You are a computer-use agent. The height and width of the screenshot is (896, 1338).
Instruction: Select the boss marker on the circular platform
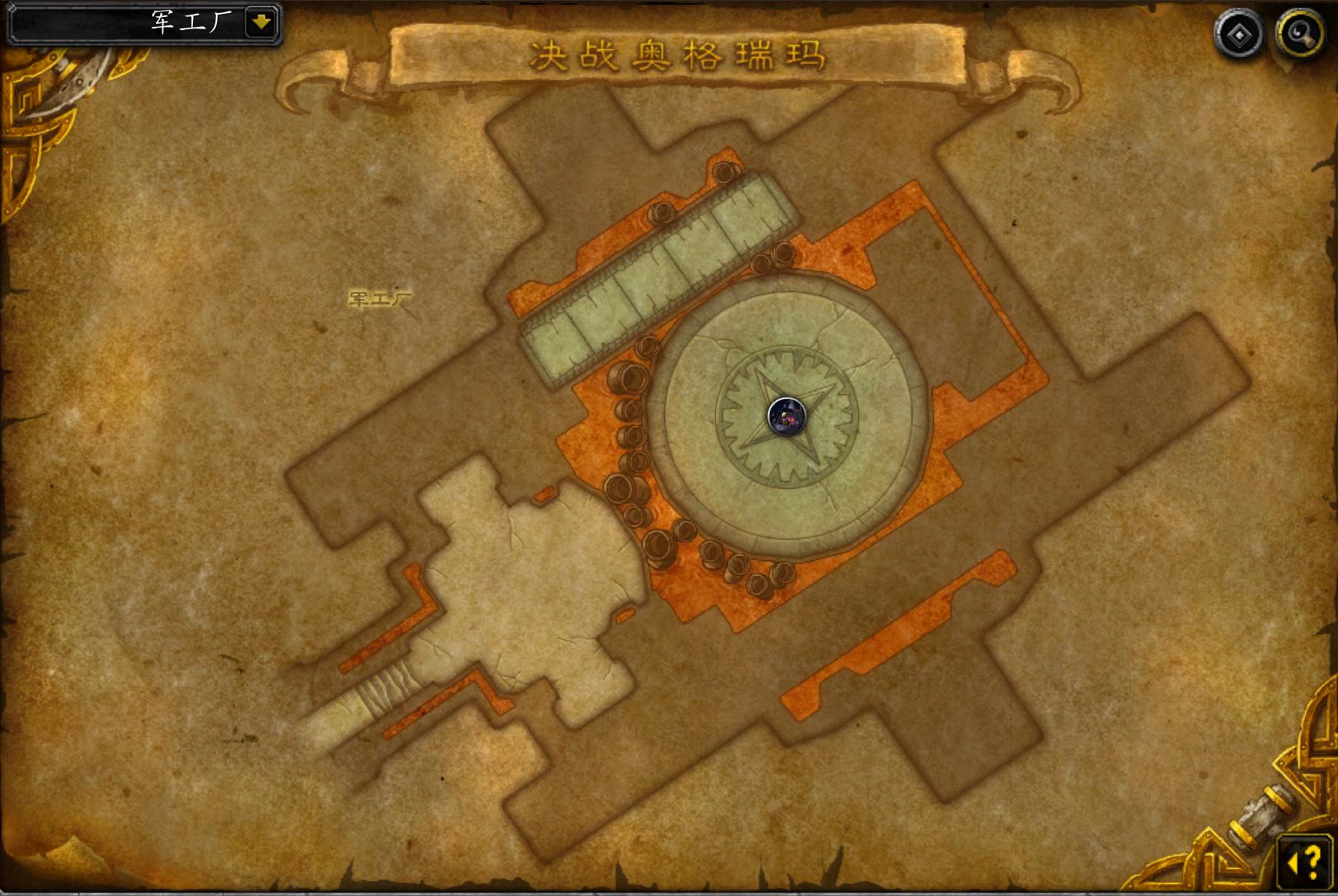click(x=787, y=416)
